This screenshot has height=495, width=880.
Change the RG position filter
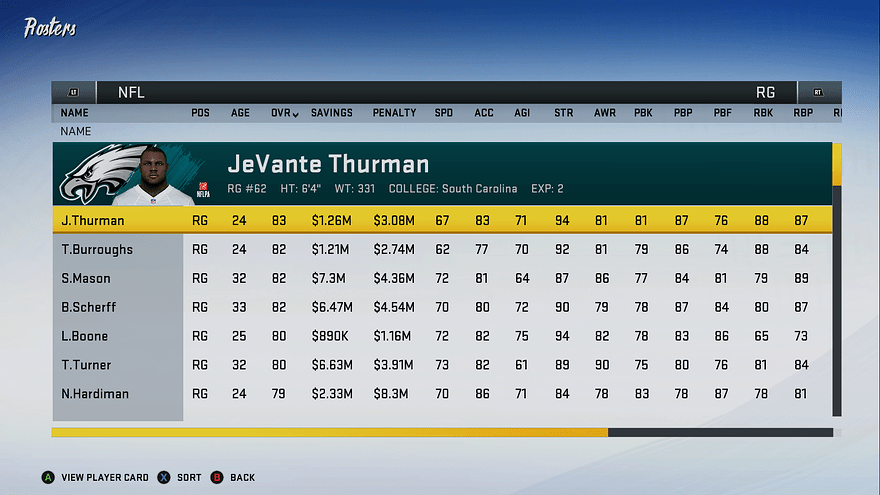765,92
